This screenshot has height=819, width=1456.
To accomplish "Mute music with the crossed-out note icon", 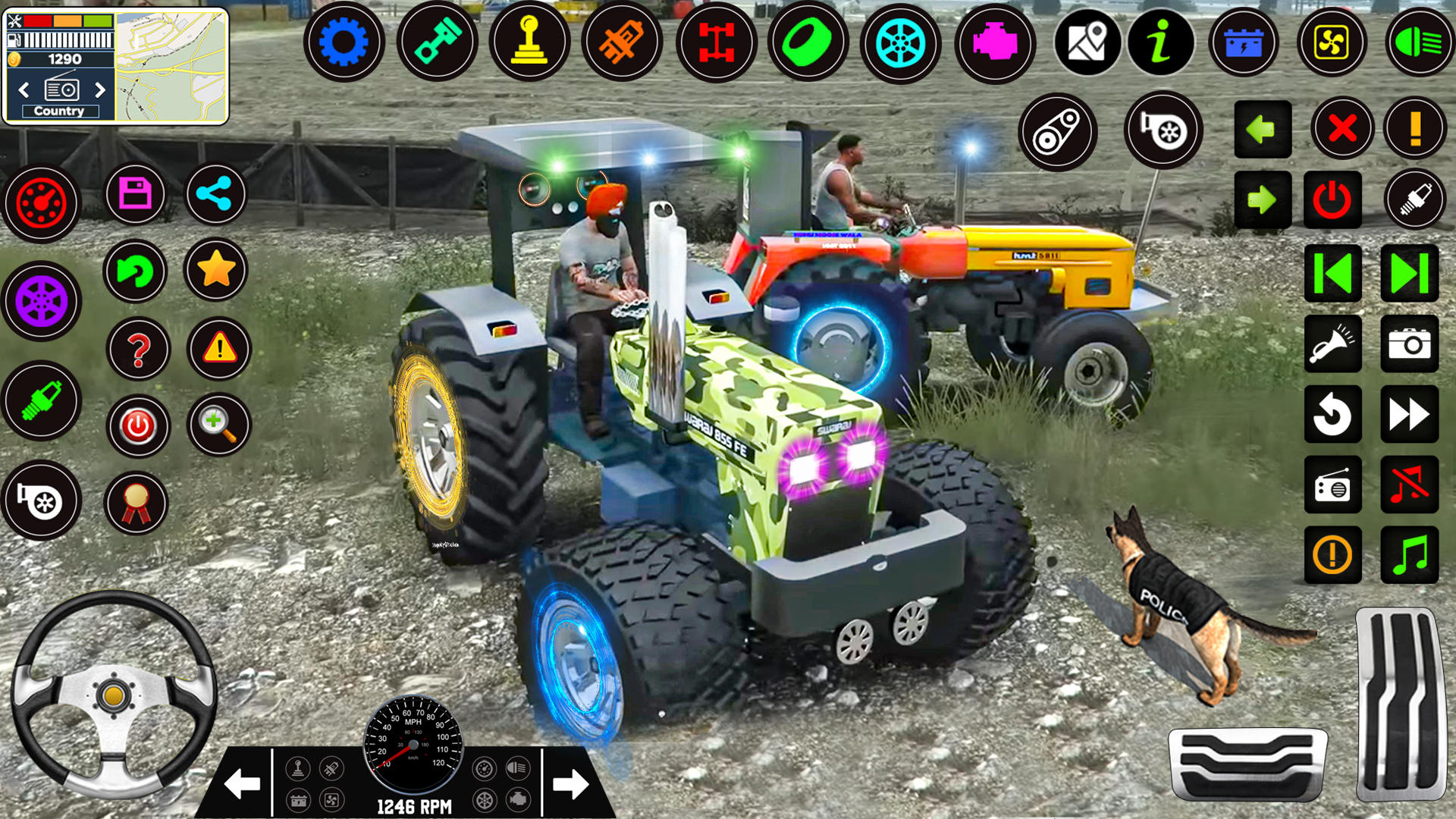I will tap(1410, 484).
